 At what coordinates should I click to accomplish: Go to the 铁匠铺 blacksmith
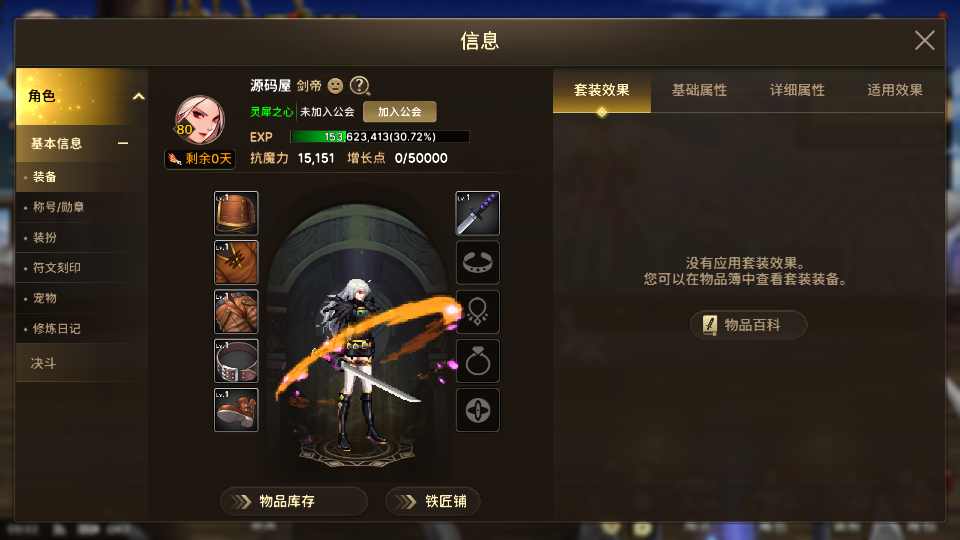433,501
